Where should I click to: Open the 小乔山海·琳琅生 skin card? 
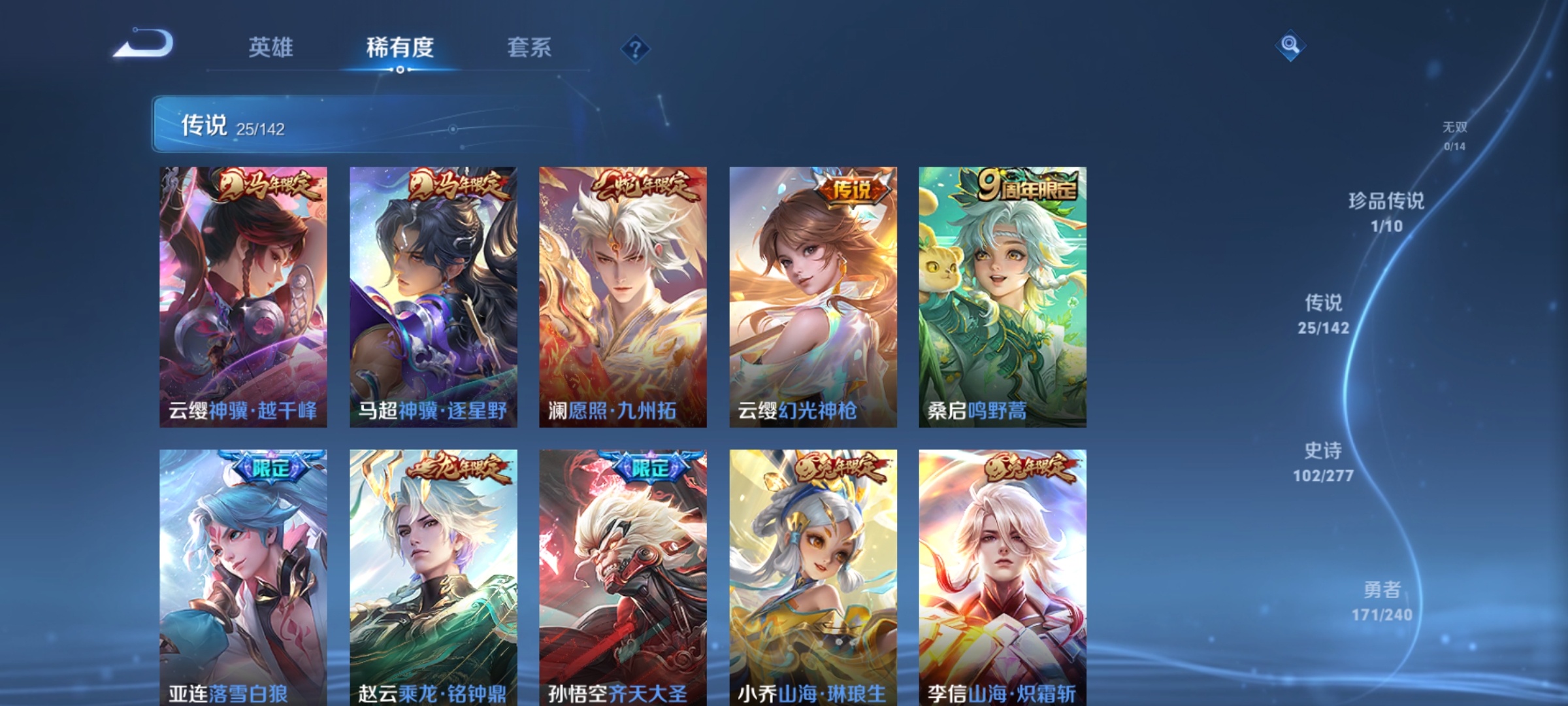[x=812, y=575]
